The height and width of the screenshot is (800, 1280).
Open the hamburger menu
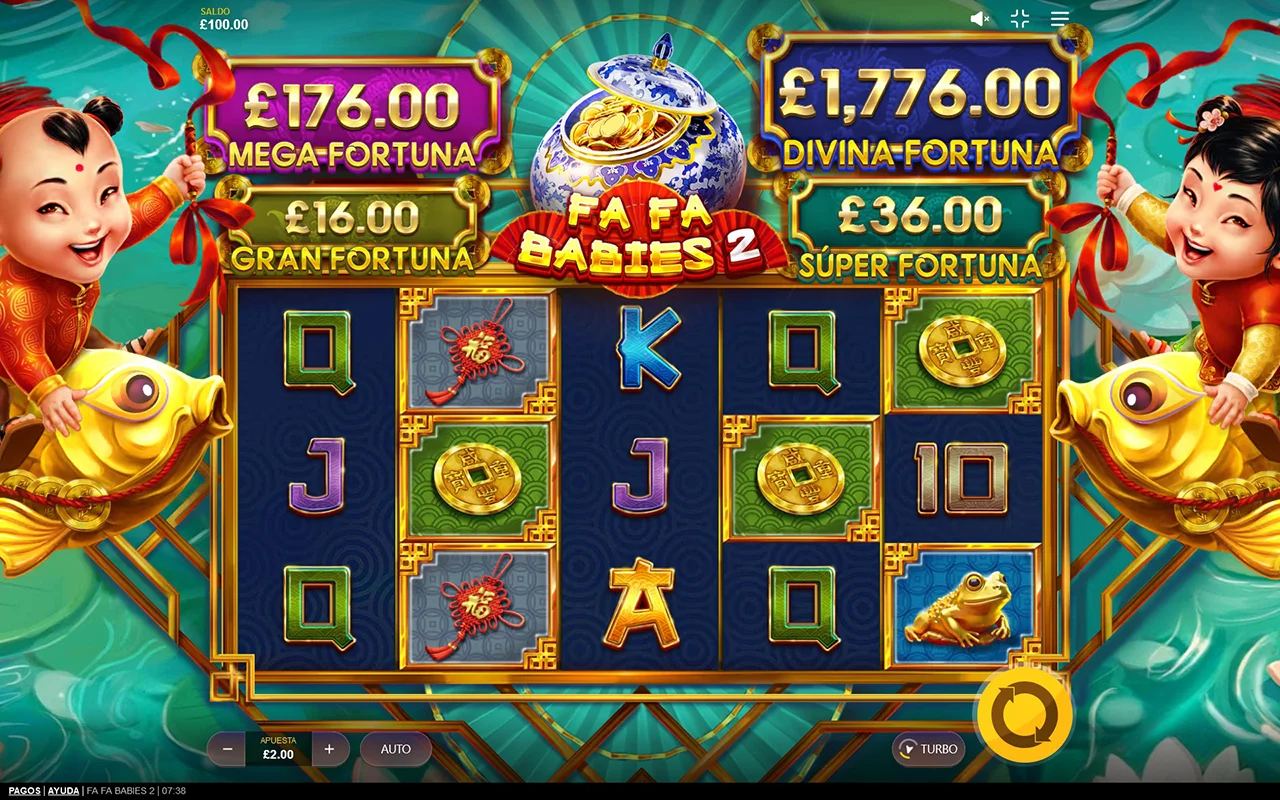pos(1060,18)
